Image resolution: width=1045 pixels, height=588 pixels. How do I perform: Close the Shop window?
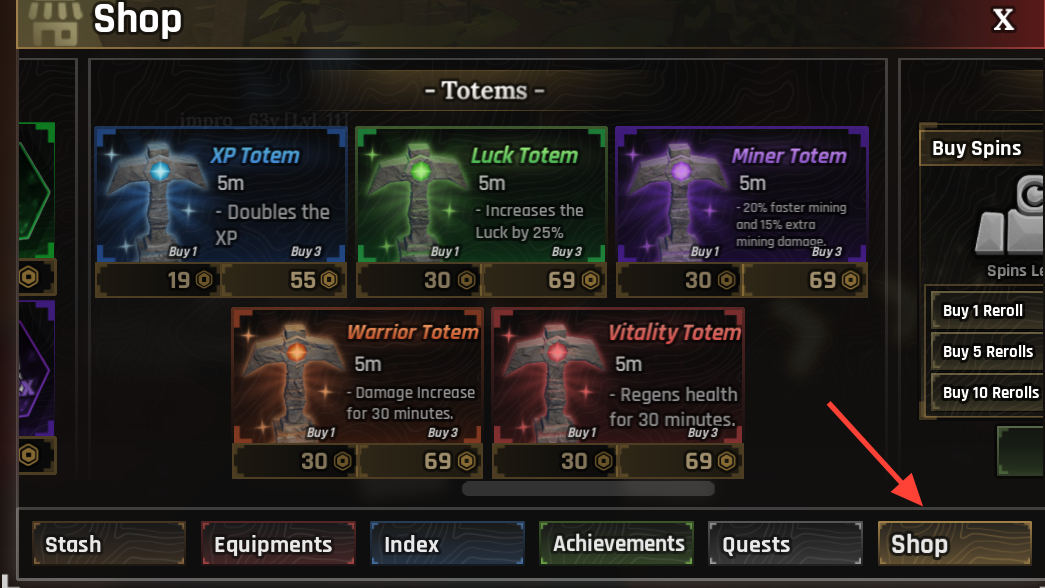pos(1003,20)
